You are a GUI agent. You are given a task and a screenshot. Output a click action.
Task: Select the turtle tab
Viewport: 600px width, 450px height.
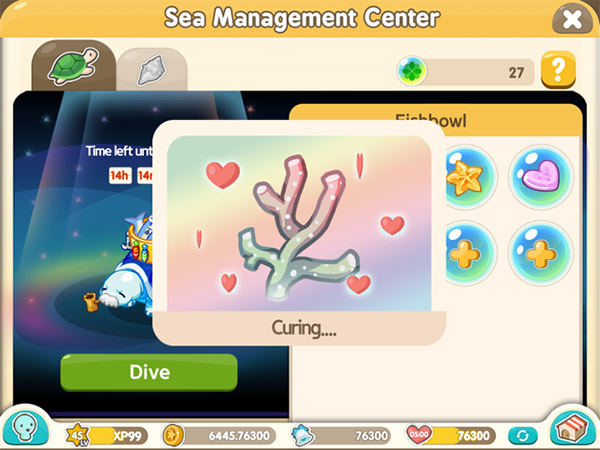72,68
